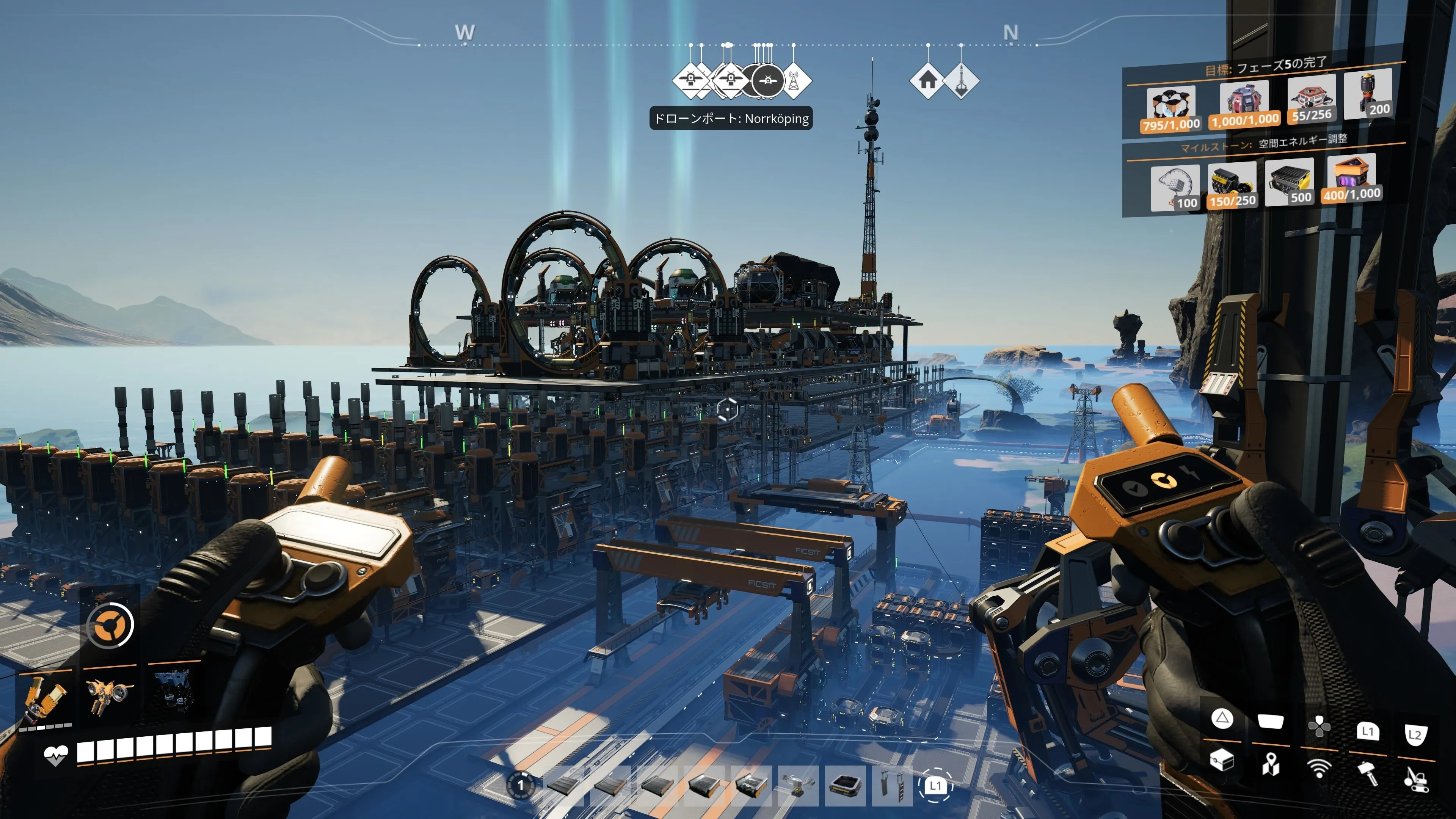
Task: Click the space elevator compass marker
Action: click(961, 80)
